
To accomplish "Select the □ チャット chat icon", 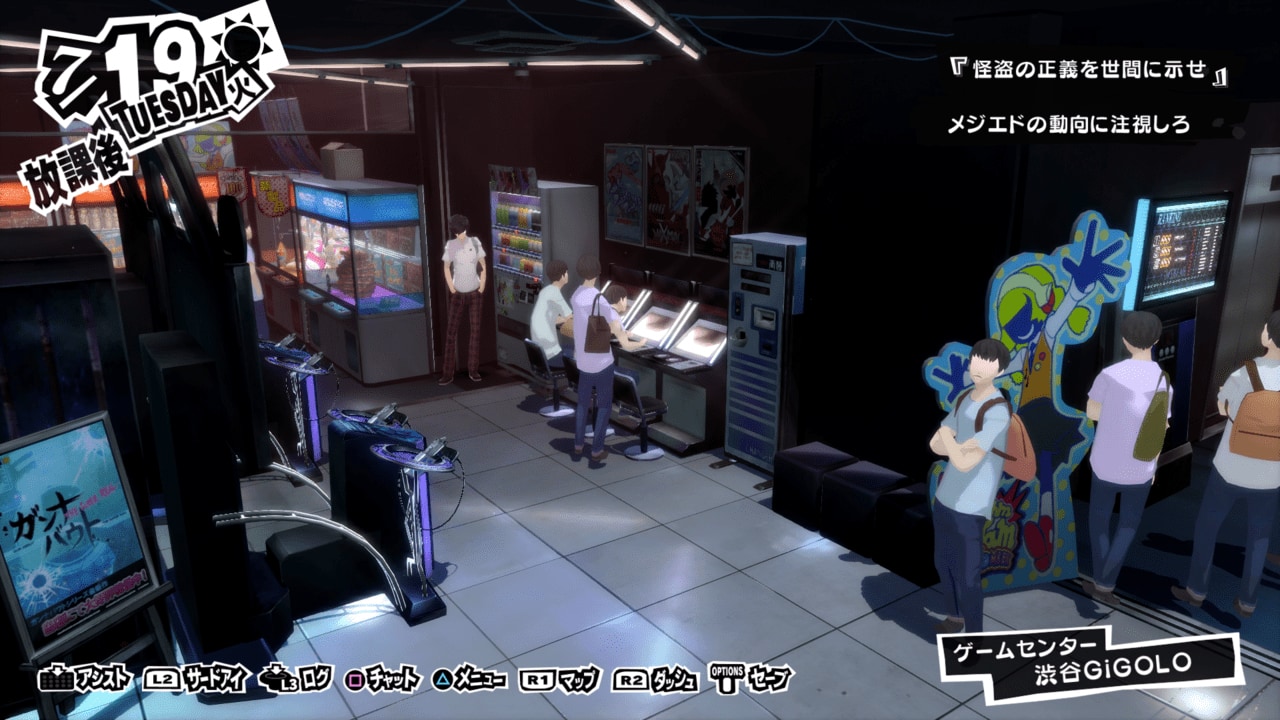I will [x=375, y=676].
